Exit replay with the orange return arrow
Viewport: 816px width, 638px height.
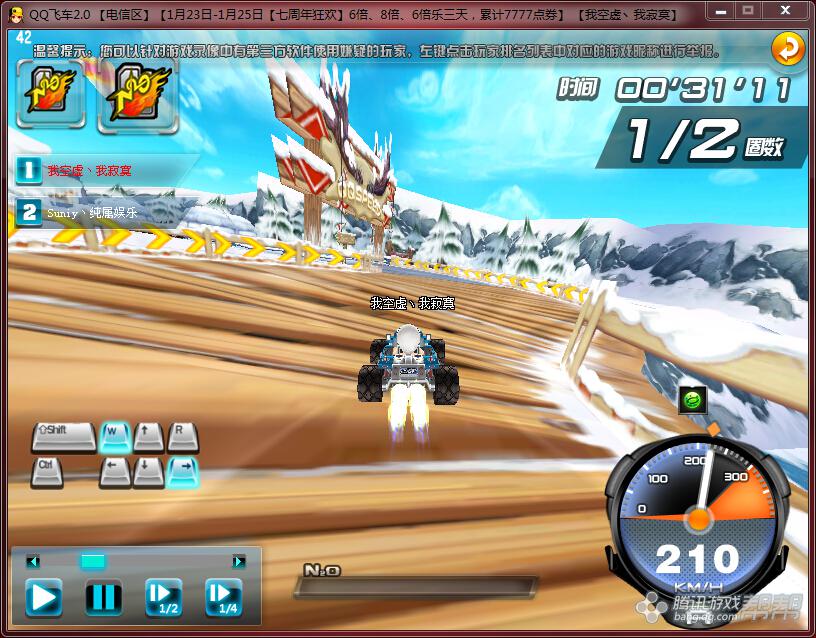(x=788, y=47)
